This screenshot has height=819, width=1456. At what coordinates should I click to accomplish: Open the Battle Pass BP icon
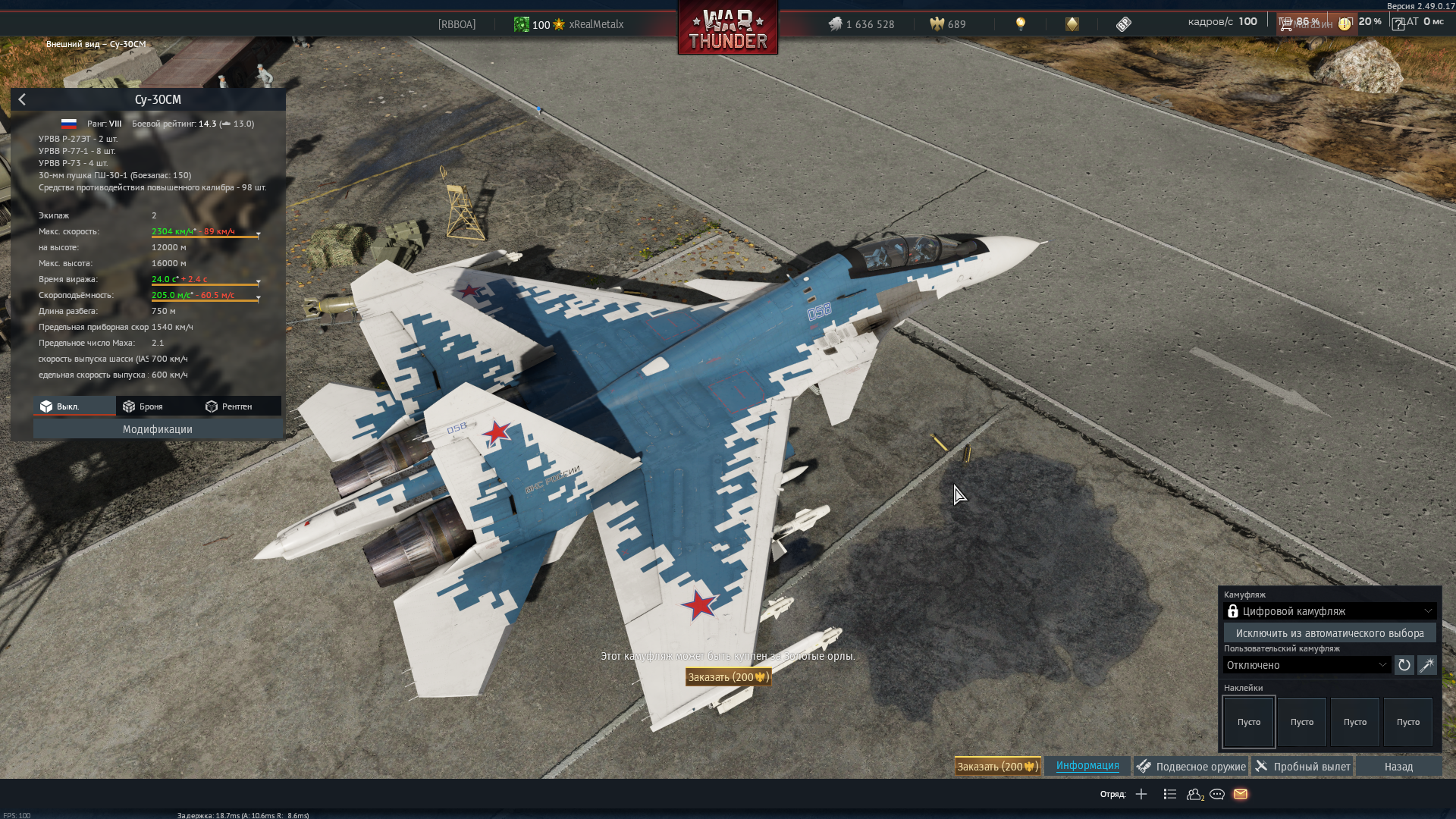click(x=1123, y=24)
